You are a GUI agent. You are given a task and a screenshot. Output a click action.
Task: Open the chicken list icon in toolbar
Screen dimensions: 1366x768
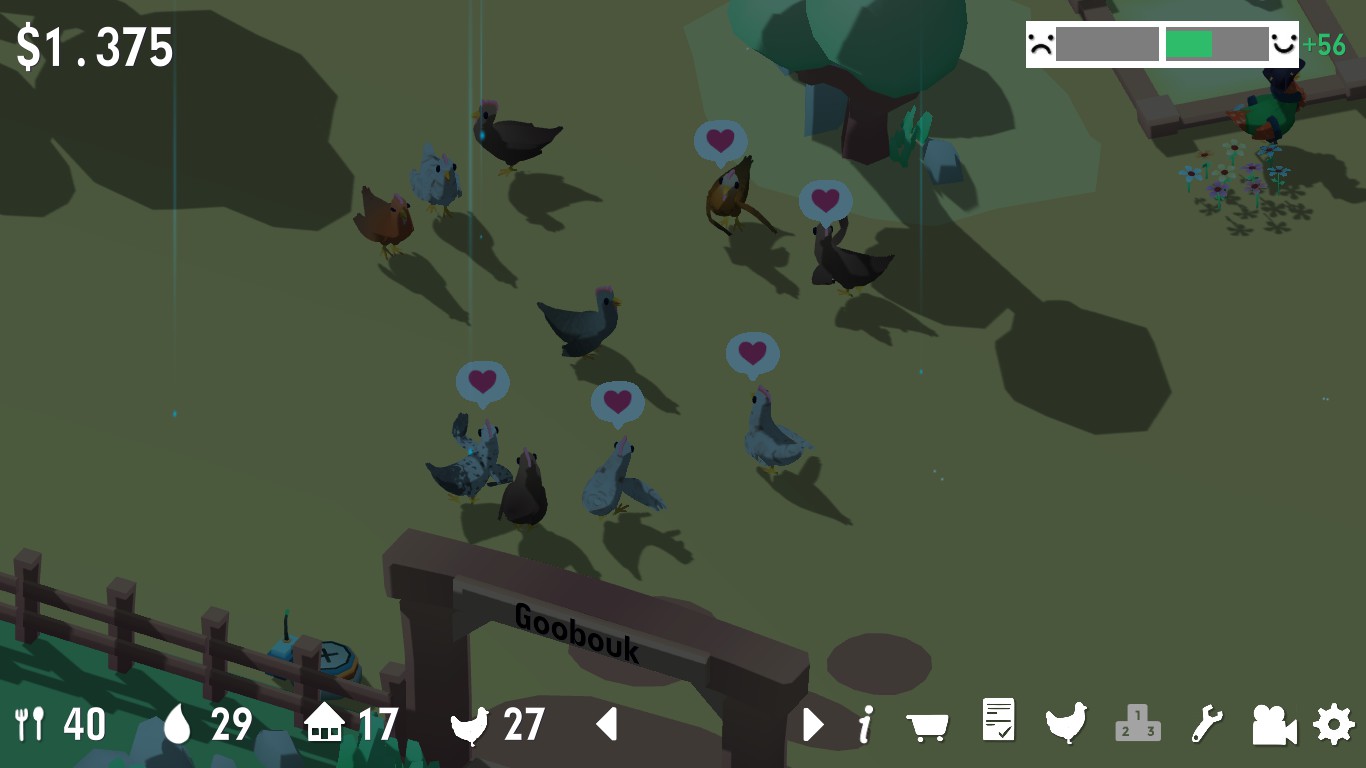1066,722
